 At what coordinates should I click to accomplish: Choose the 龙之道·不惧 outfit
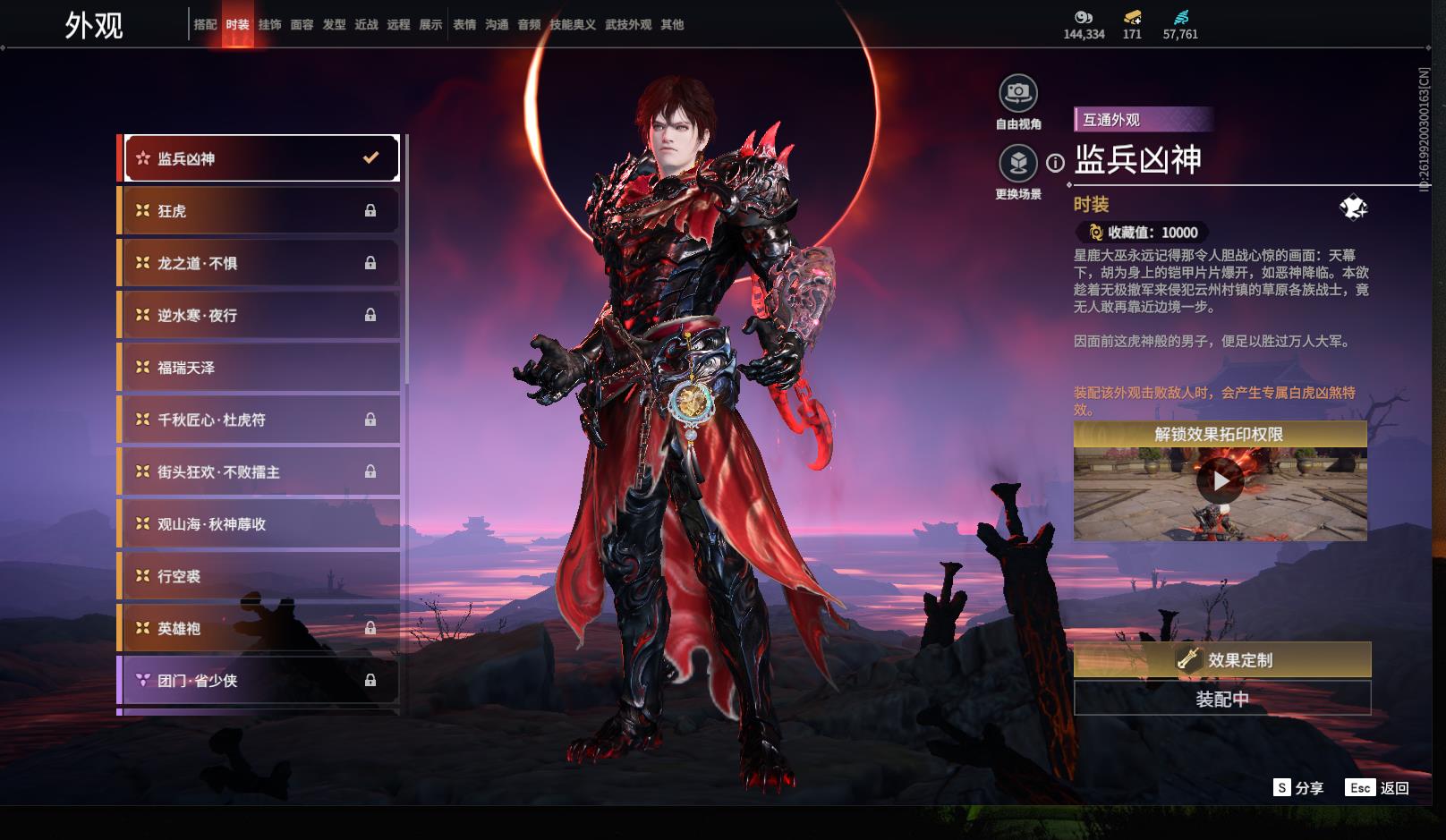pos(259,263)
